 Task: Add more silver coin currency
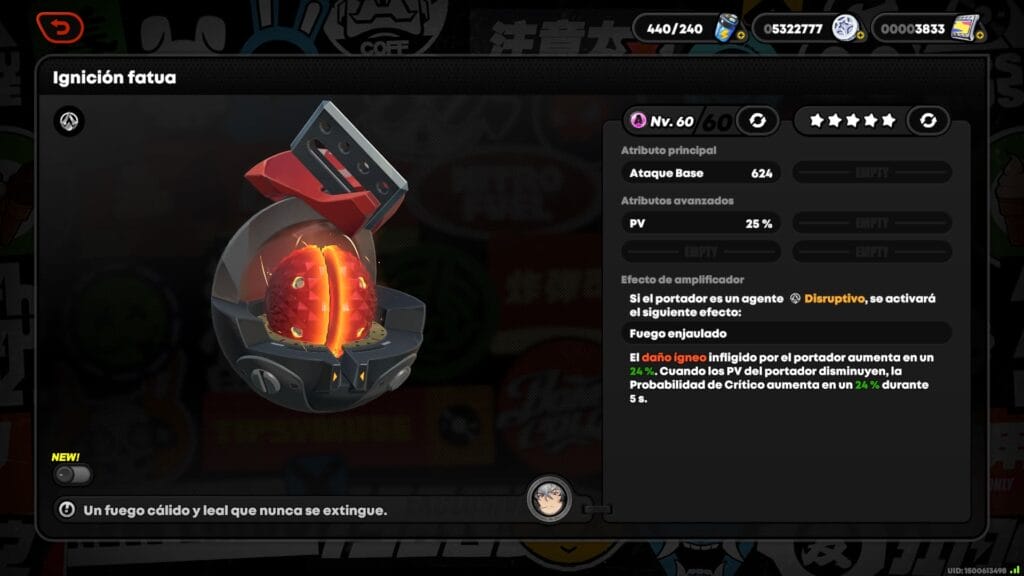tap(860, 35)
